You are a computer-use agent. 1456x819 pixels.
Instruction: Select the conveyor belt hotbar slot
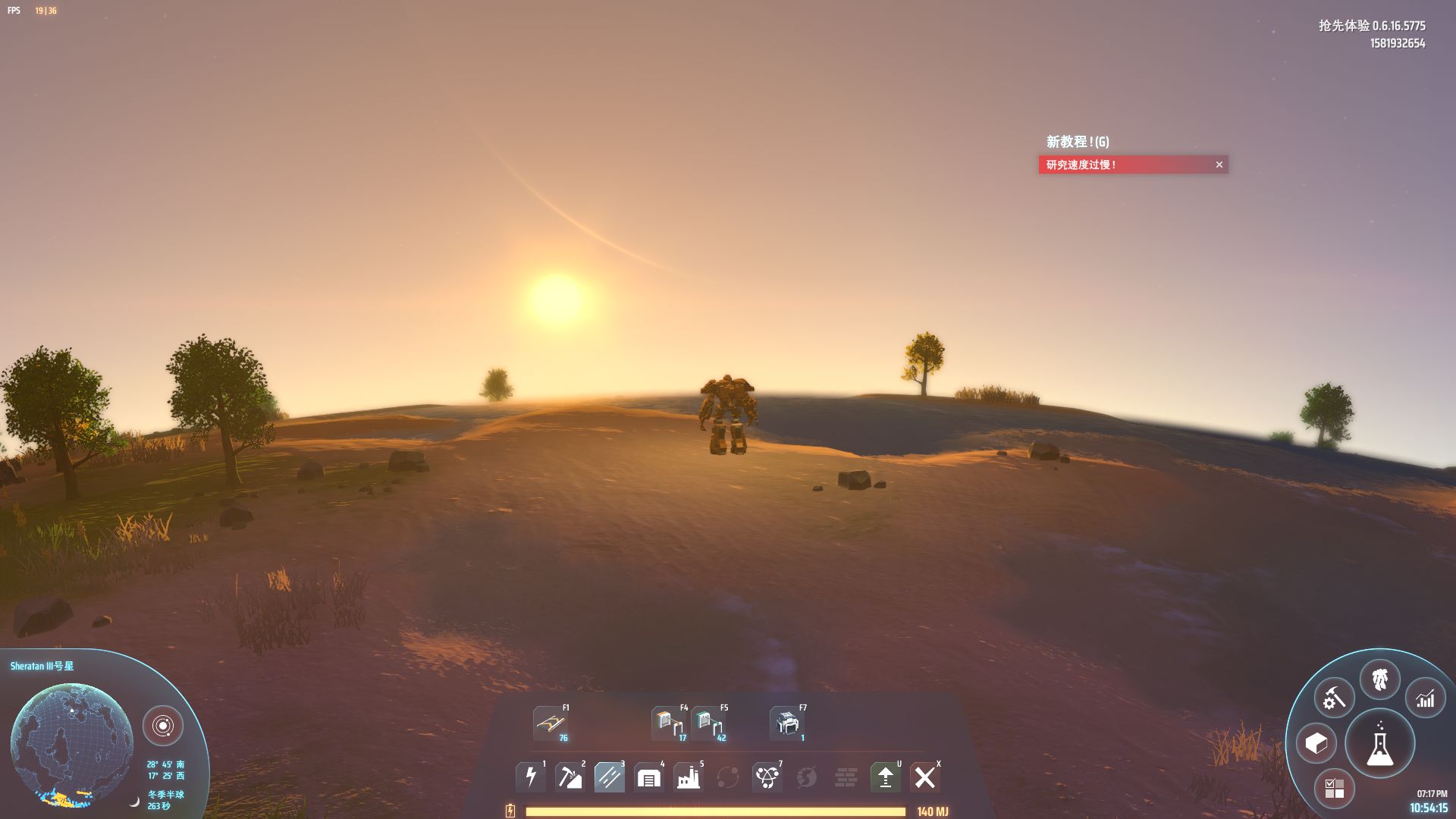pyautogui.click(x=551, y=723)
